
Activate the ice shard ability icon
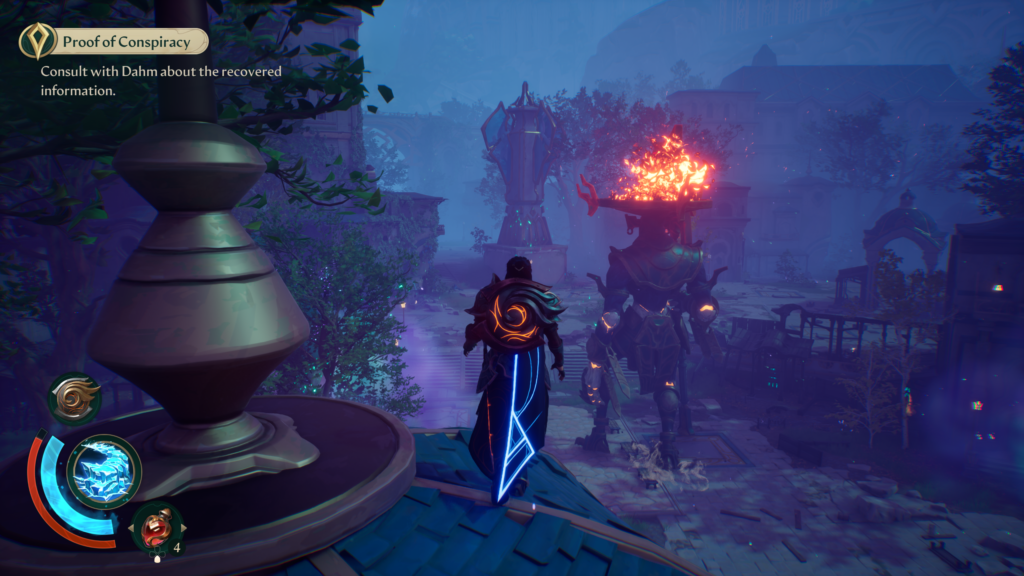103,470
